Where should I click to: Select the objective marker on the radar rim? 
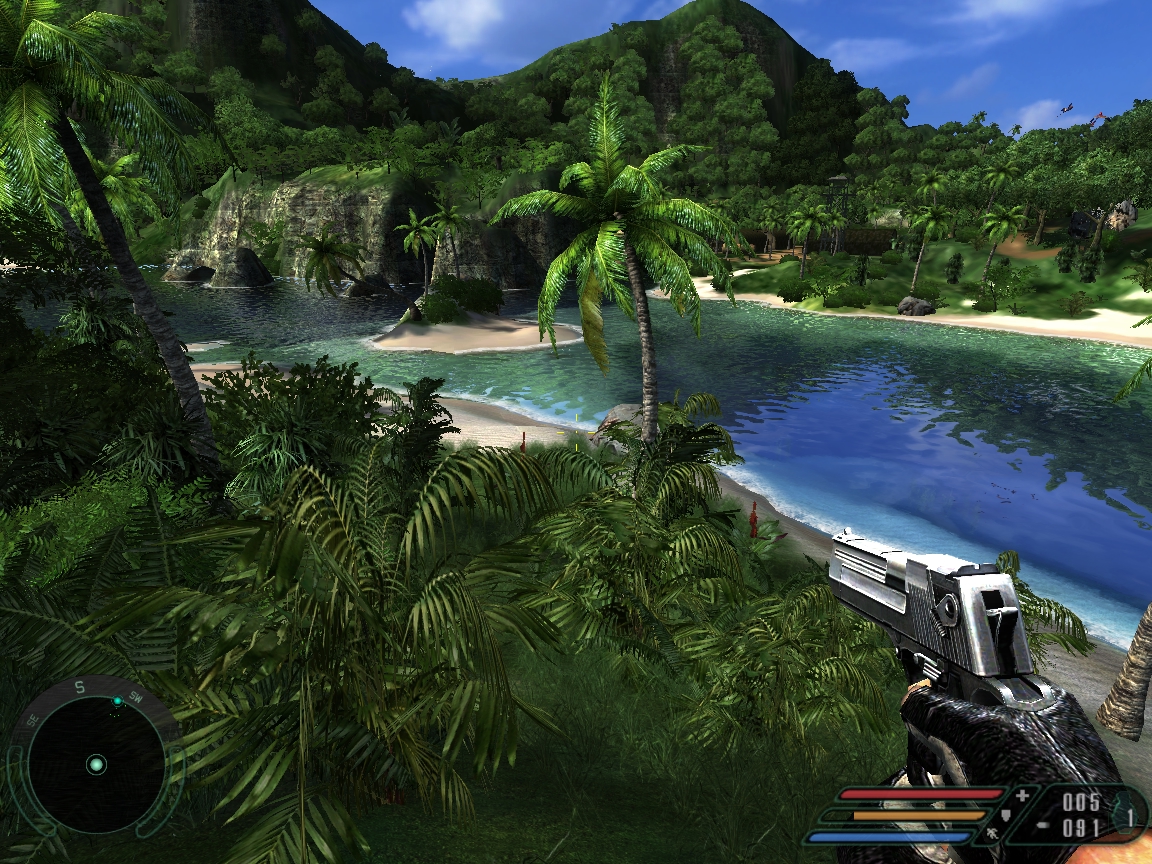(x=117, y=701)
